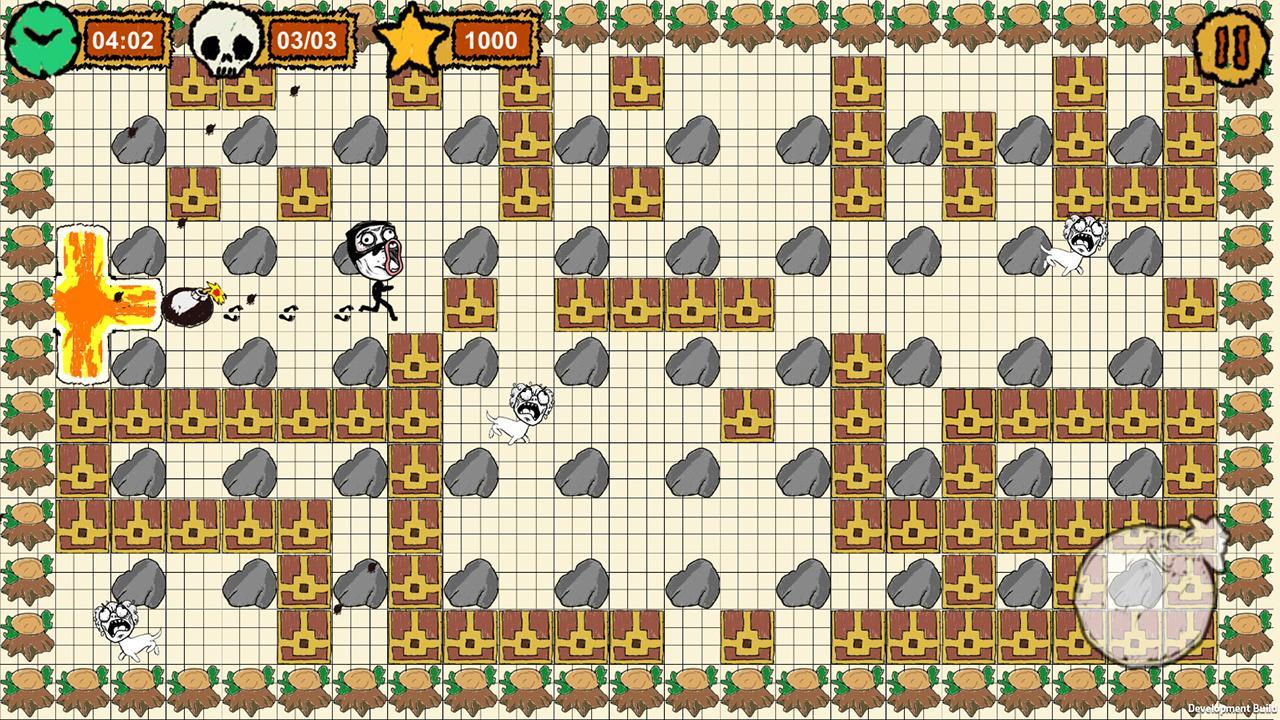Click the dog enemy near the top right
The image size is (1280, 720).
tap(1085, 245)
